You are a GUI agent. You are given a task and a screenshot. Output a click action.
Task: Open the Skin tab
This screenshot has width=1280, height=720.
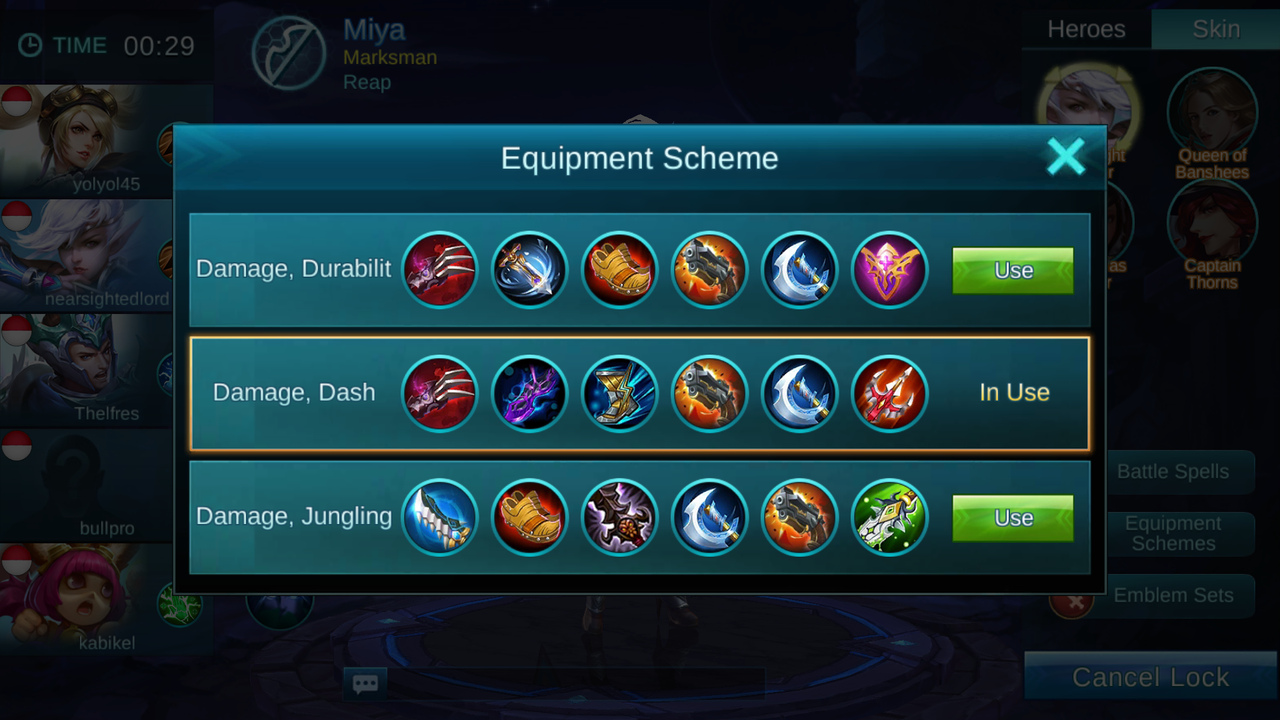click(x=1216, y=29)
